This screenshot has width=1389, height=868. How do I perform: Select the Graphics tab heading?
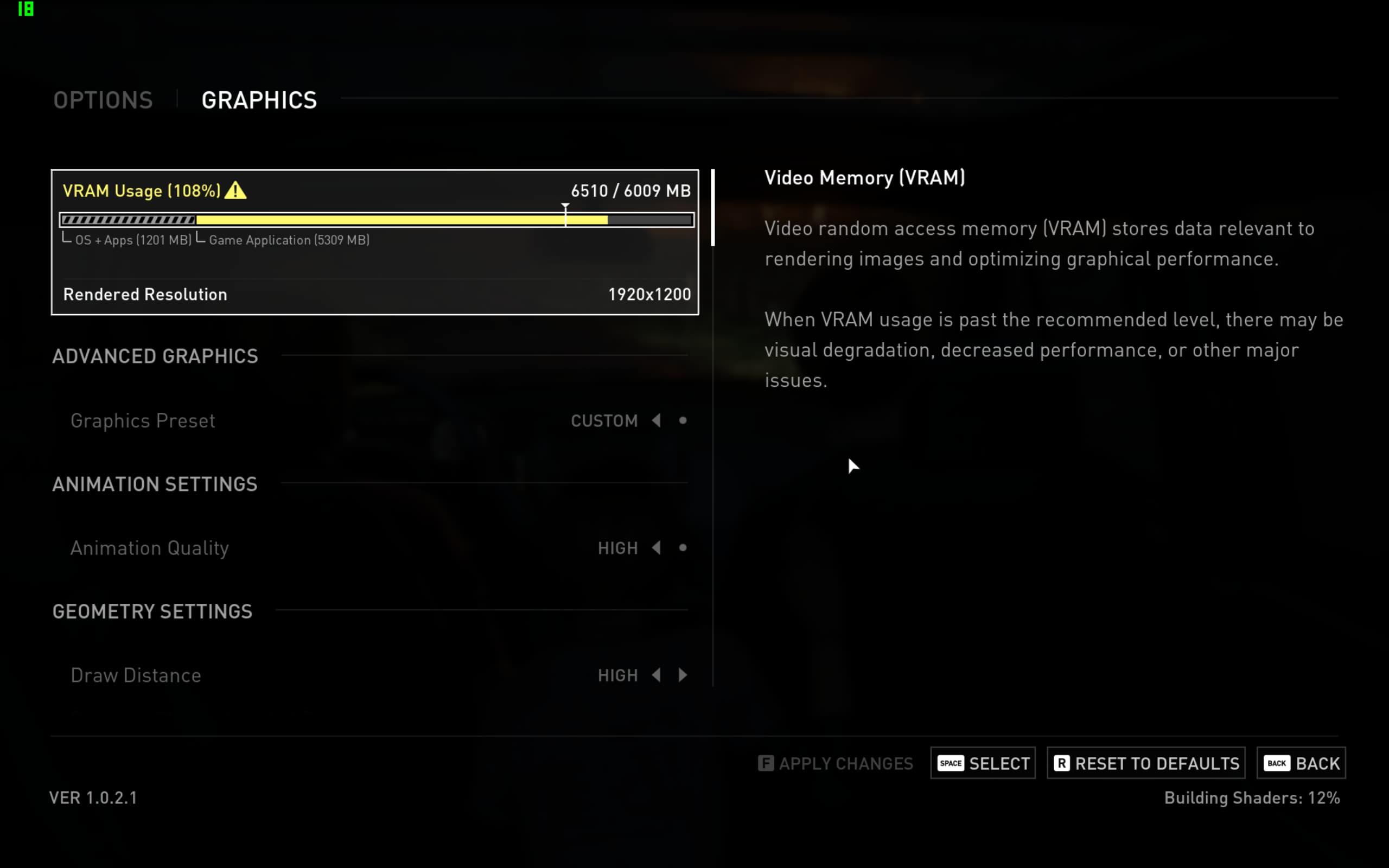[x=259, y=100]
